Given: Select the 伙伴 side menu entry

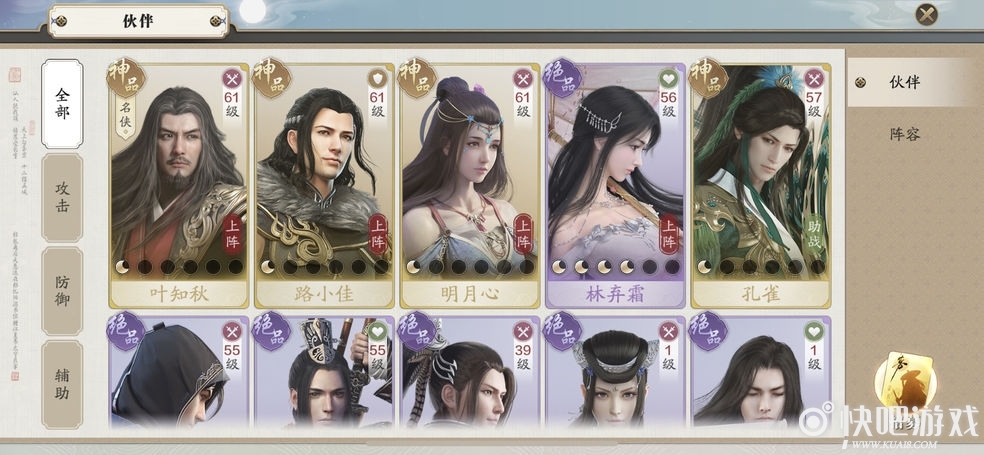Looking at the screenshot, I should pyautogui.click(x=904, y=83).
